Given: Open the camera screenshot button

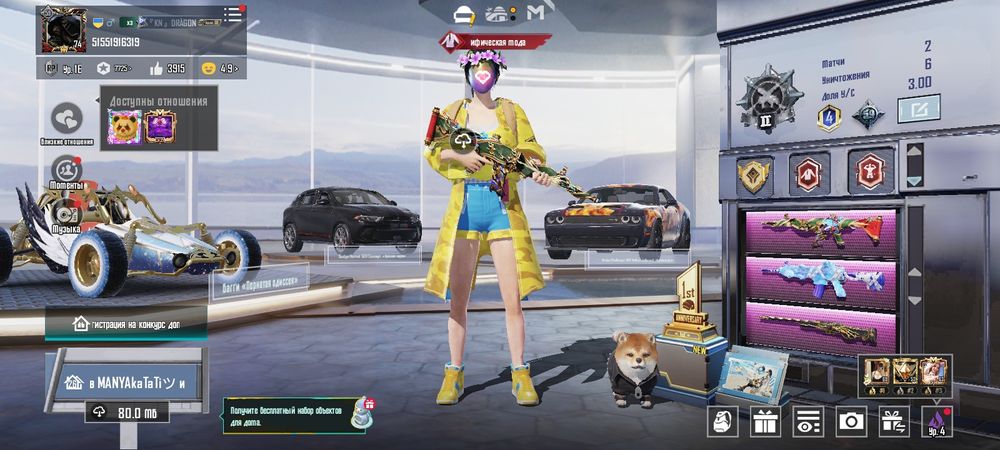Looking at the screenshot, I should [x=851, y=421].
